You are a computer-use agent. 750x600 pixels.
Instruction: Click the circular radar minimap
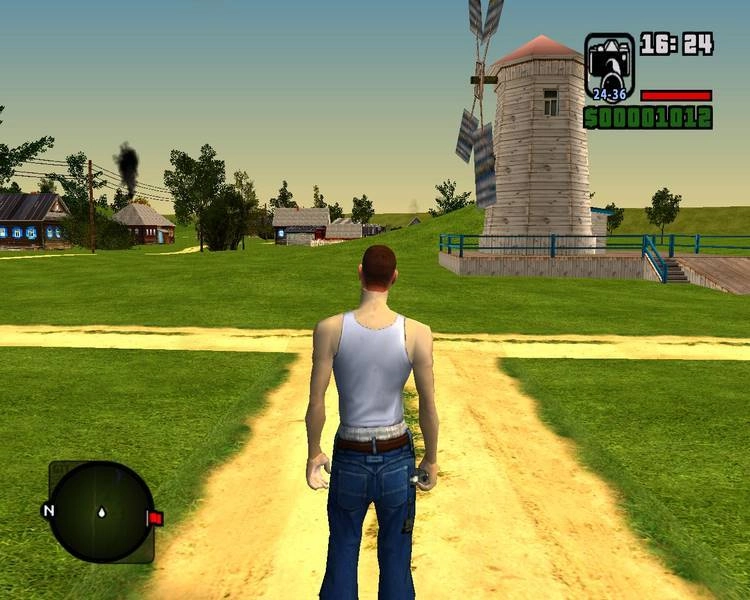tap(101, 512)
